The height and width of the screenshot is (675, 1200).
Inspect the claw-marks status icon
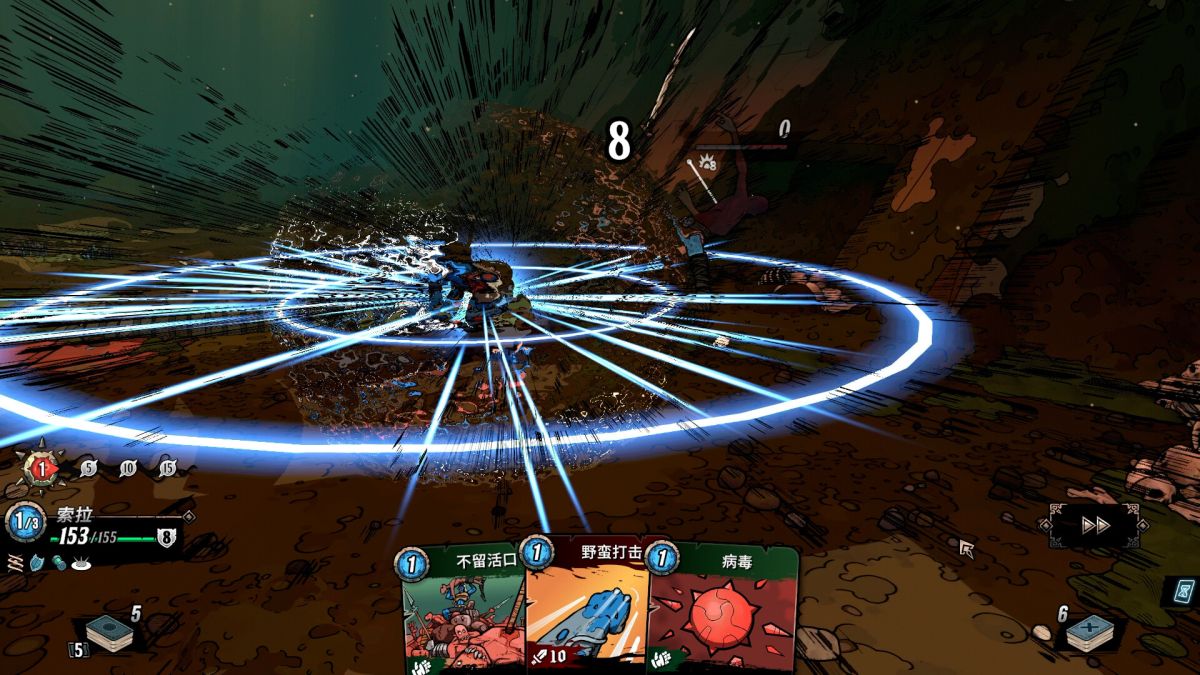[x=15, y=563]
